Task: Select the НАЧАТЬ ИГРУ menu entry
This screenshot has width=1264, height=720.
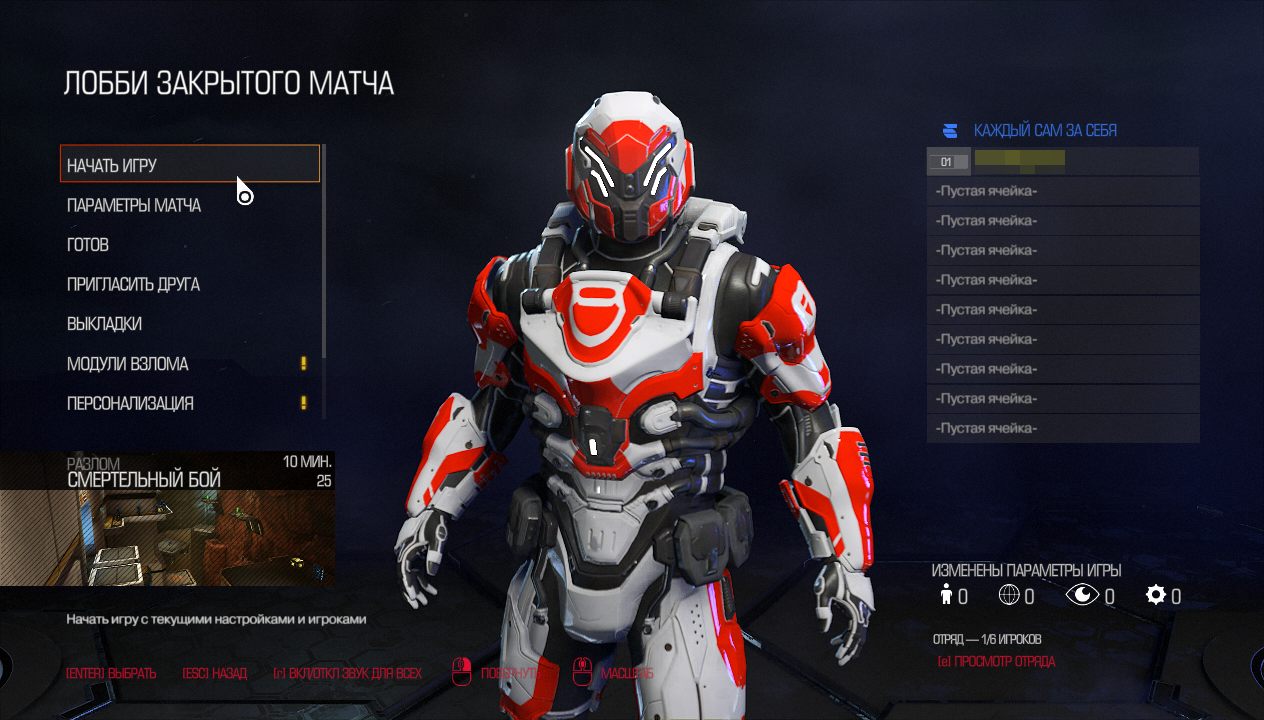Action: coord(190,164)
